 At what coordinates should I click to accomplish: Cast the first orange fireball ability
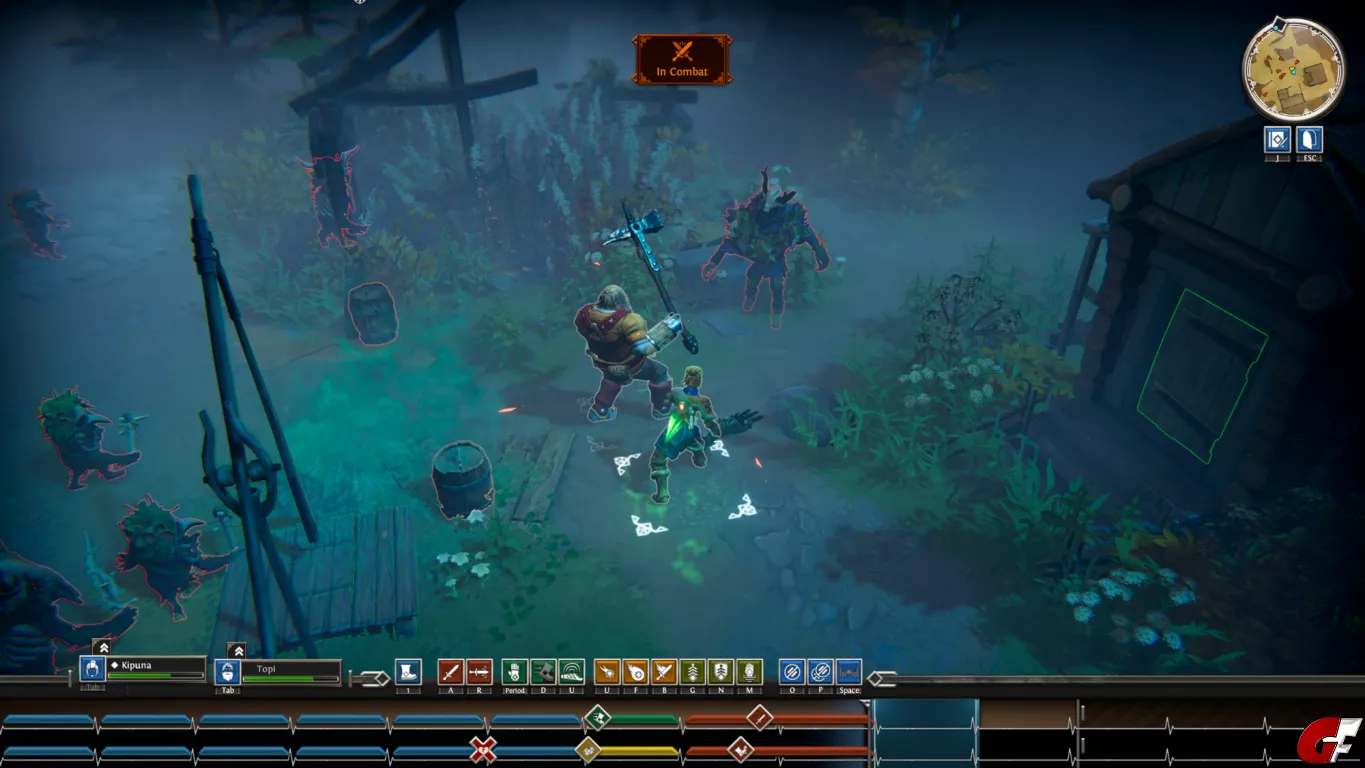607,672
